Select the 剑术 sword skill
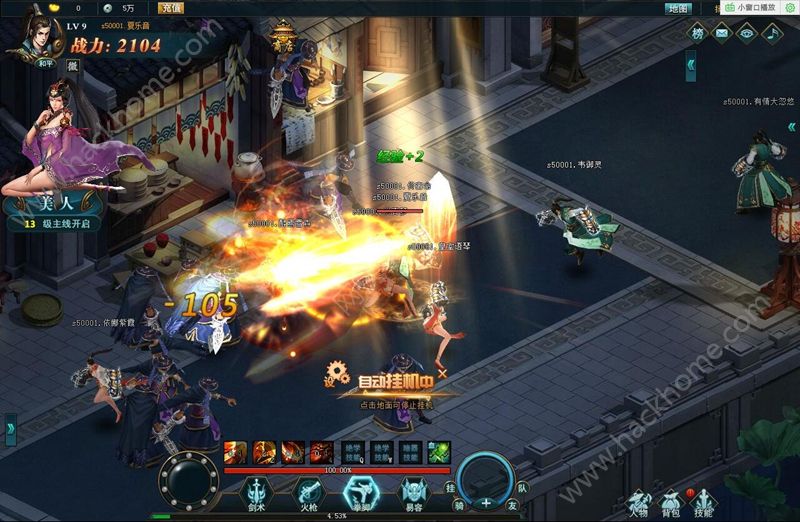Viewport: 800px width, 522px height. click(256, 491)
